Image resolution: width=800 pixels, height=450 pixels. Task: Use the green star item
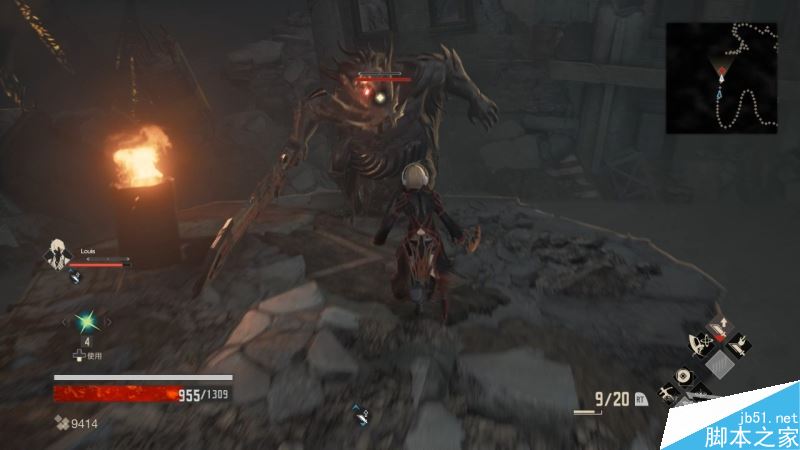tap(86, 321)
